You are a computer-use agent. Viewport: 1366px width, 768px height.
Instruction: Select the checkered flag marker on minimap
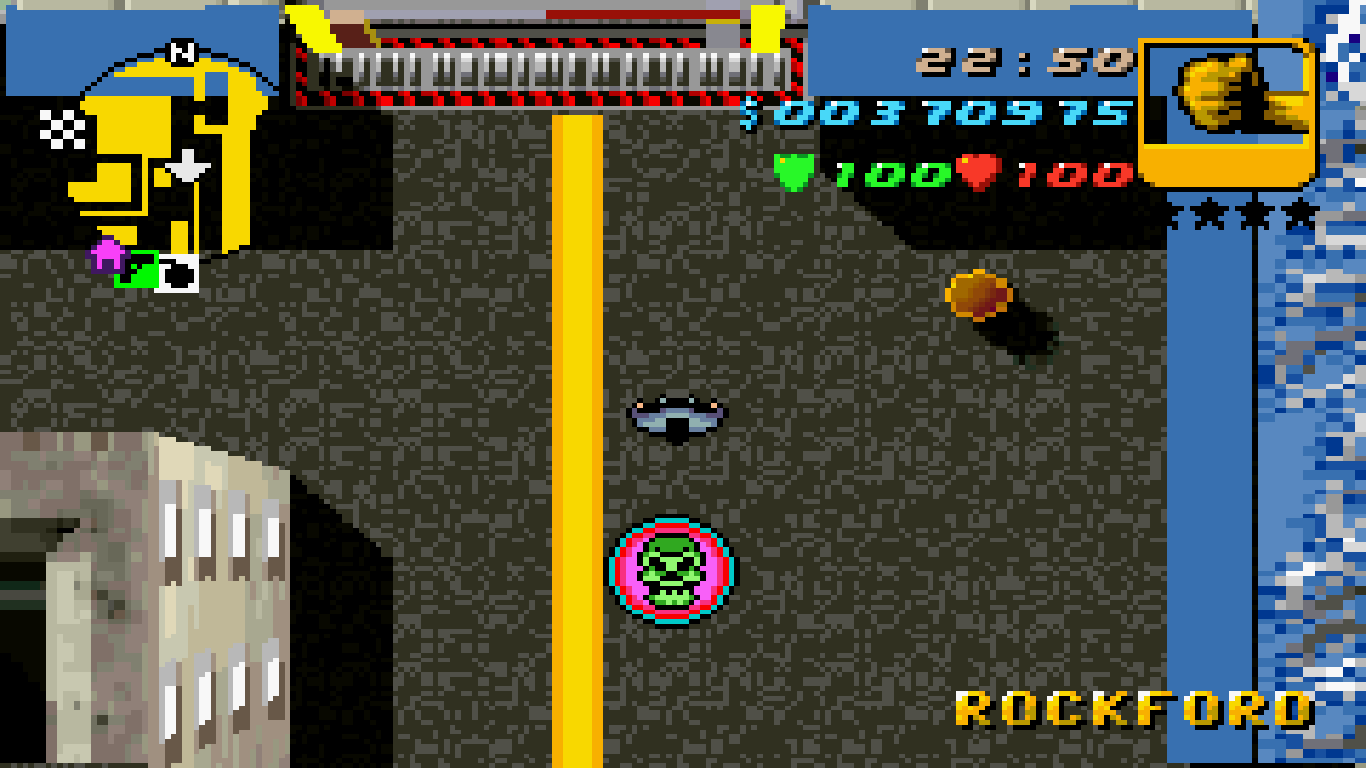(61, 127)
